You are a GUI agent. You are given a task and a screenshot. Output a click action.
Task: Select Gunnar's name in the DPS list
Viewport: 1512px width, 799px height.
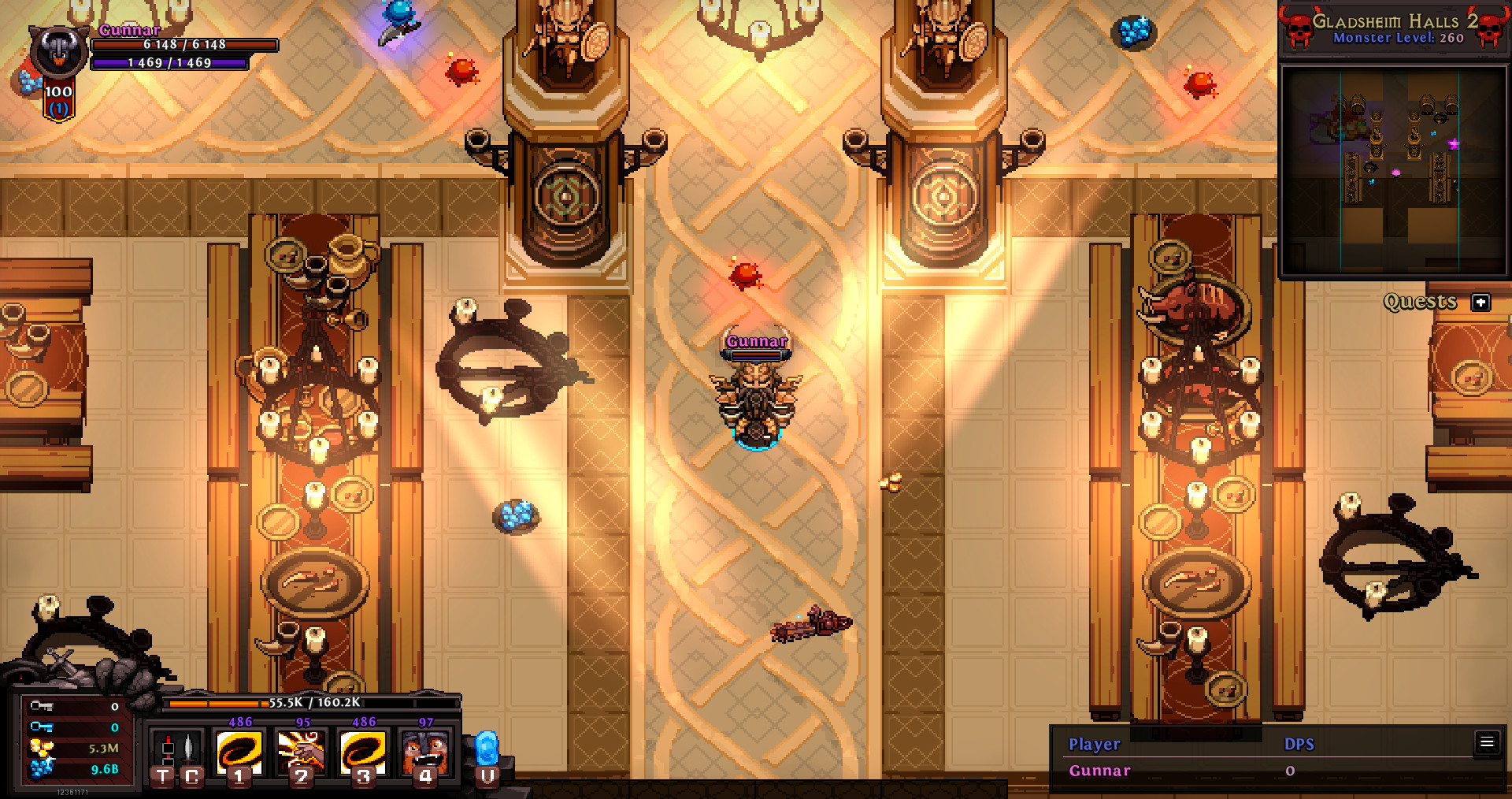1099,770
